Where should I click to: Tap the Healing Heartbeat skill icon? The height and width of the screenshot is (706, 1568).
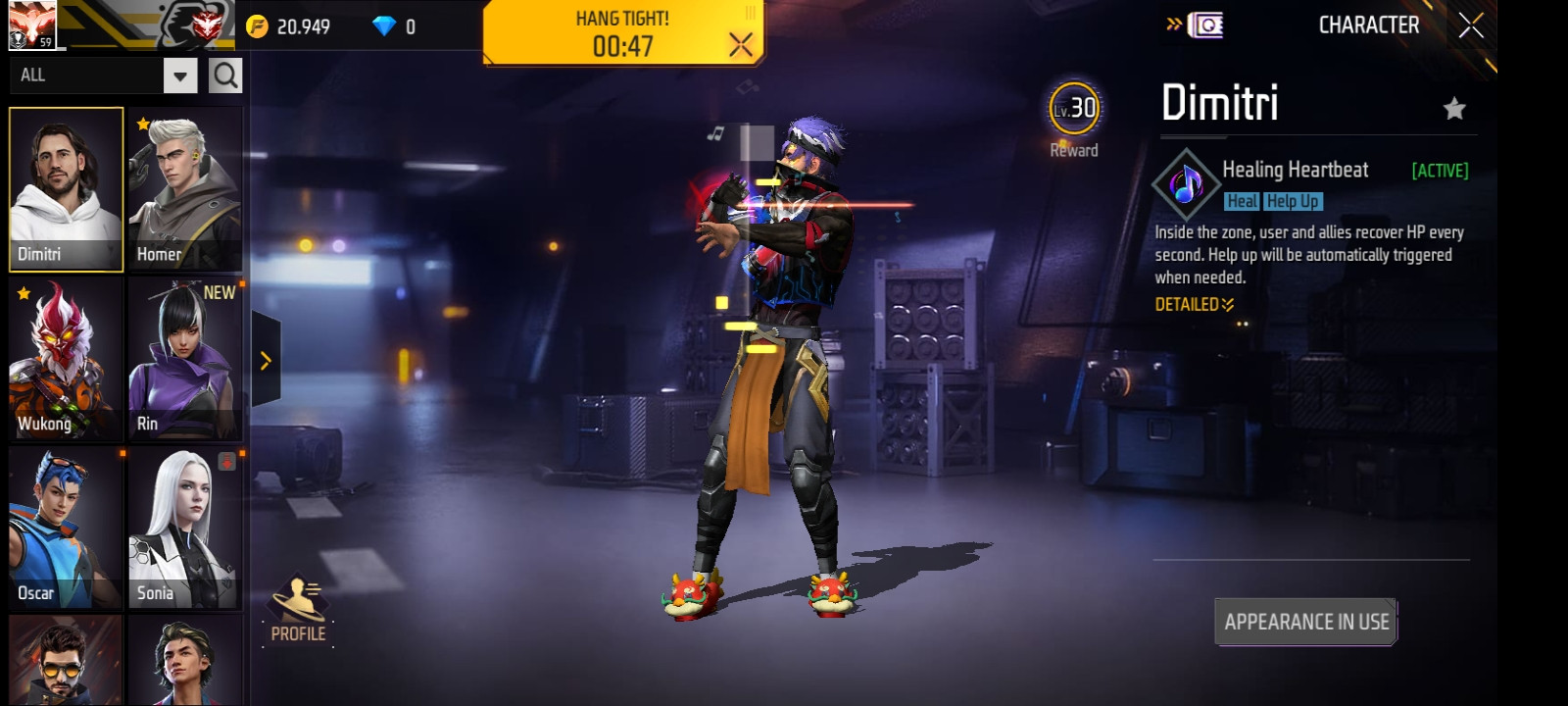point(1186,184)
